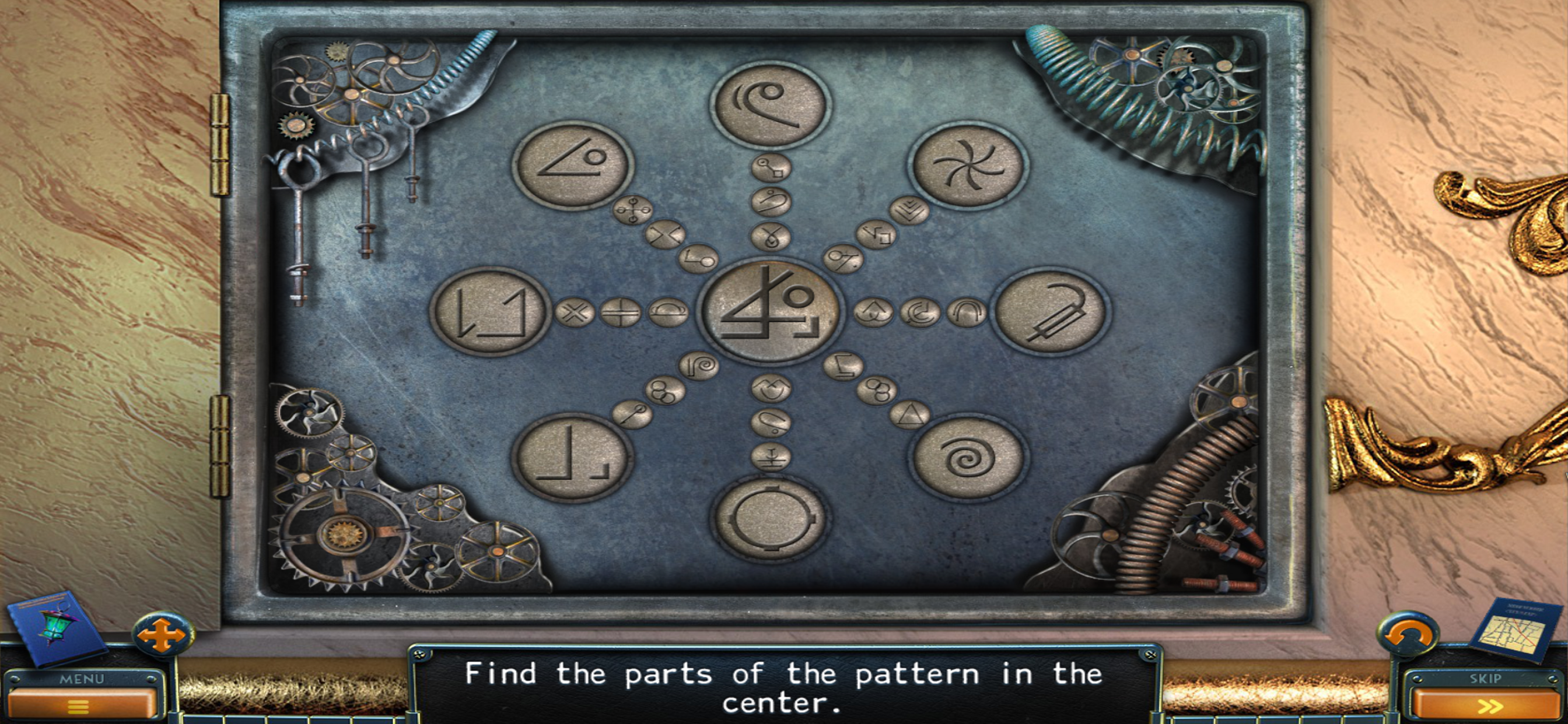The height and width of the screenshot is (724, 1568).
Task: Choose the disc with two squares pattern
Action: coord(489,311)
